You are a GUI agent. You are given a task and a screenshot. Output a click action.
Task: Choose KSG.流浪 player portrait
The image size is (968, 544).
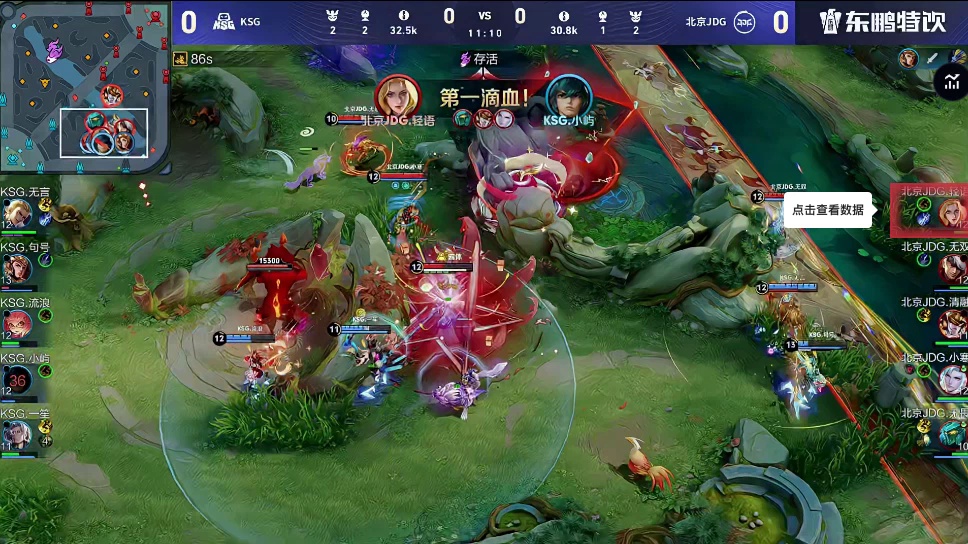tap(17, 324)
